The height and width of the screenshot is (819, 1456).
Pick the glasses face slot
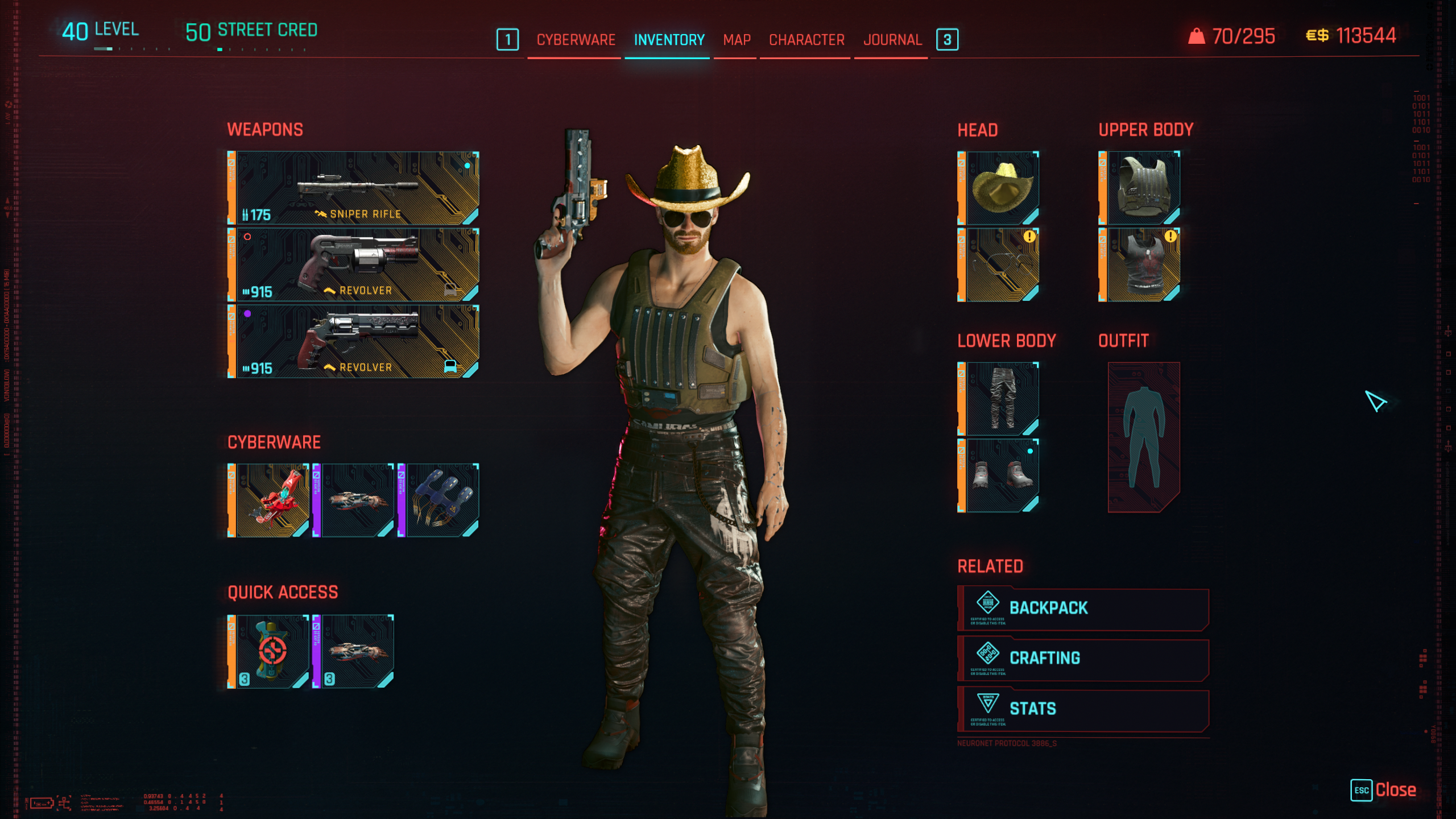pos(999,265)
